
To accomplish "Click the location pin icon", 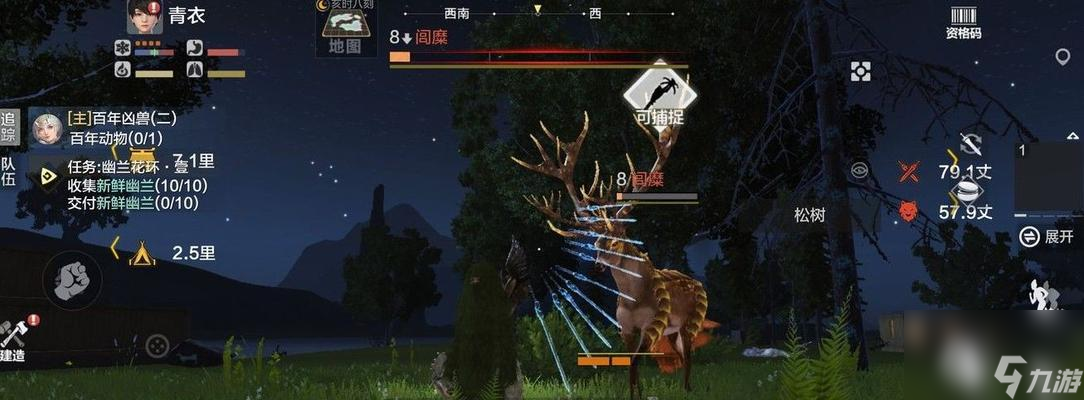I will tap(1062, 56).
